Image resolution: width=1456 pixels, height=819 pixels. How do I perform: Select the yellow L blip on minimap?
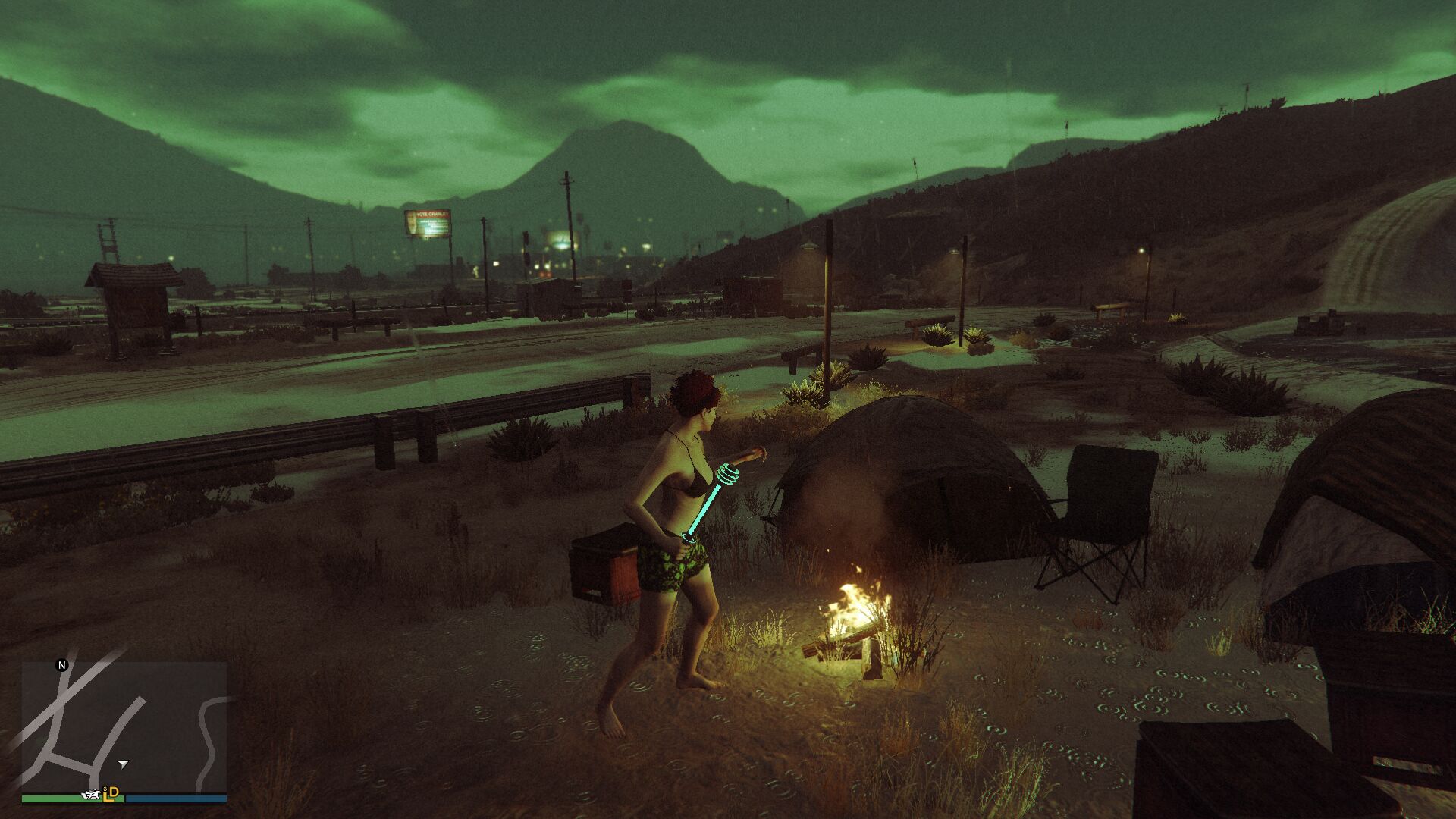tap(106, 794)
